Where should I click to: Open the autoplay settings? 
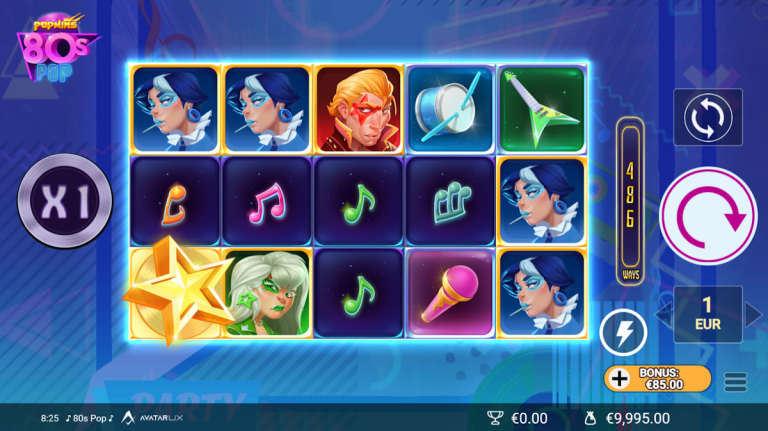708,117
